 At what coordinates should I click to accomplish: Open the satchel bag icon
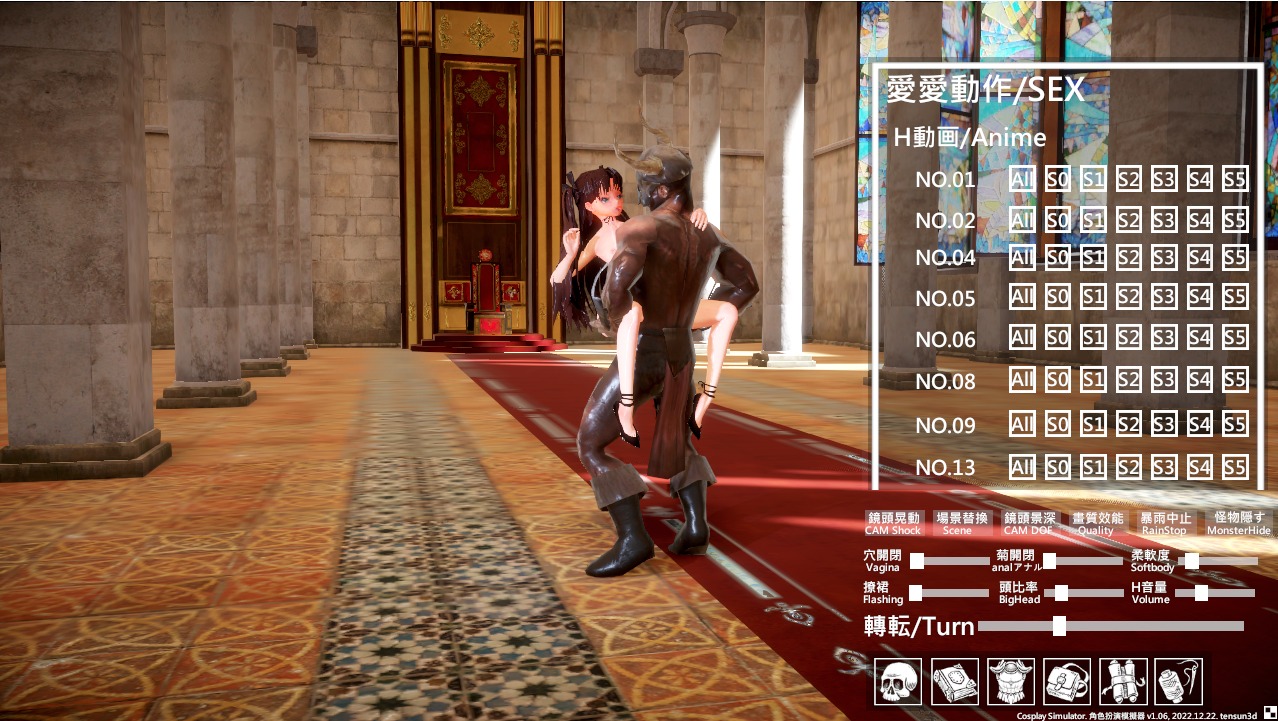pos(1066,681)
